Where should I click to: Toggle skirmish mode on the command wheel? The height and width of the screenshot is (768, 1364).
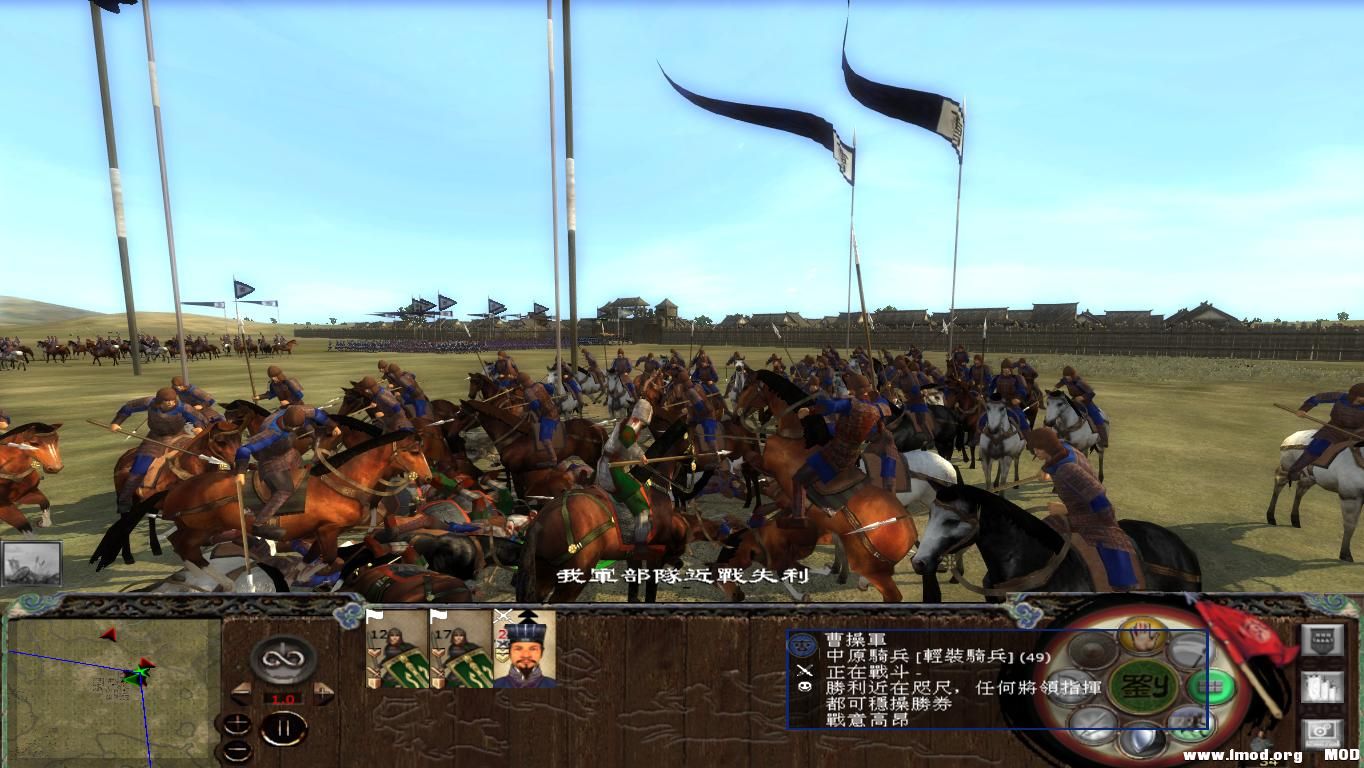coord(1190,720)
